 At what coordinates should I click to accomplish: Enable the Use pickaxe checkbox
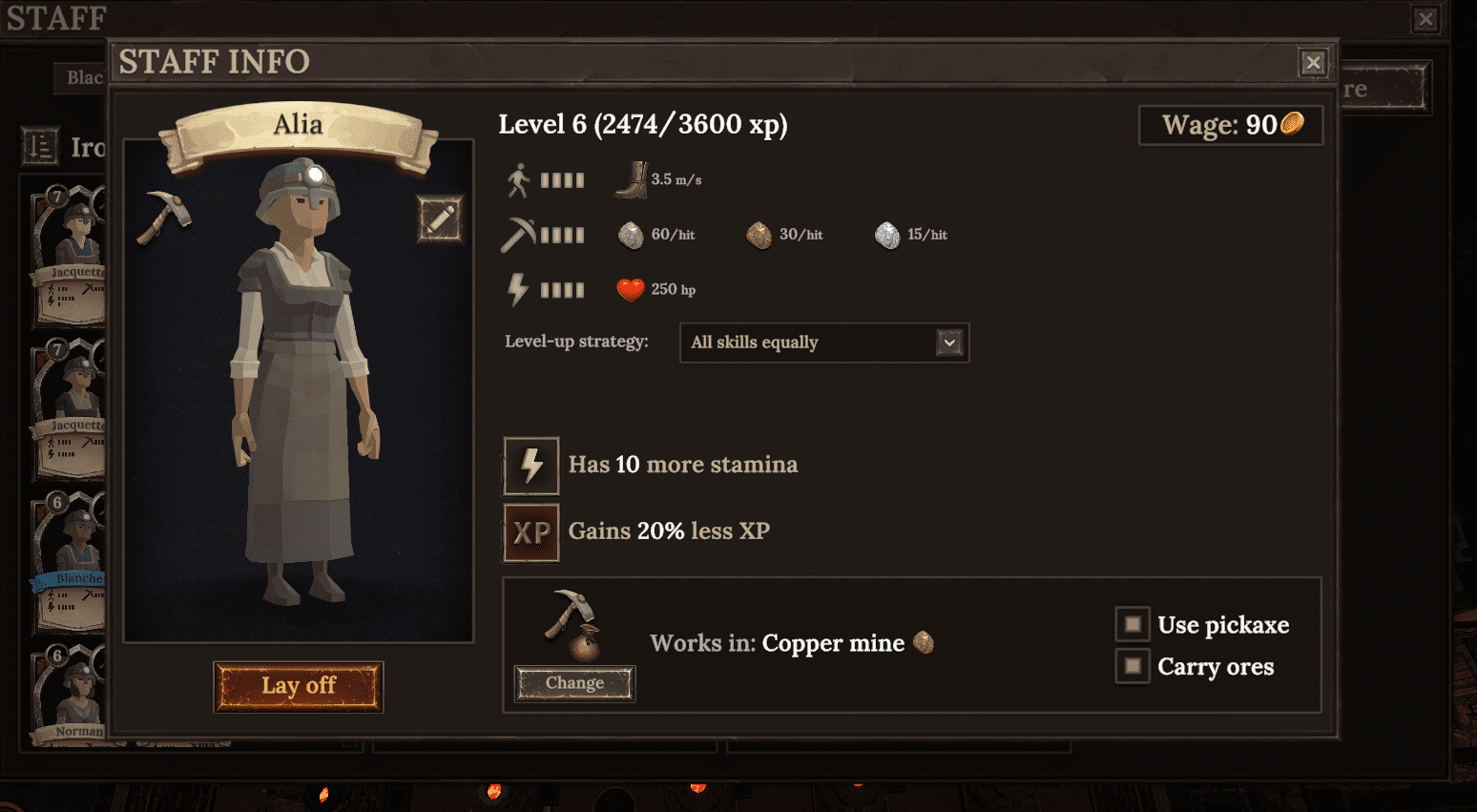pyautogui.click(x=1132, y=623)
